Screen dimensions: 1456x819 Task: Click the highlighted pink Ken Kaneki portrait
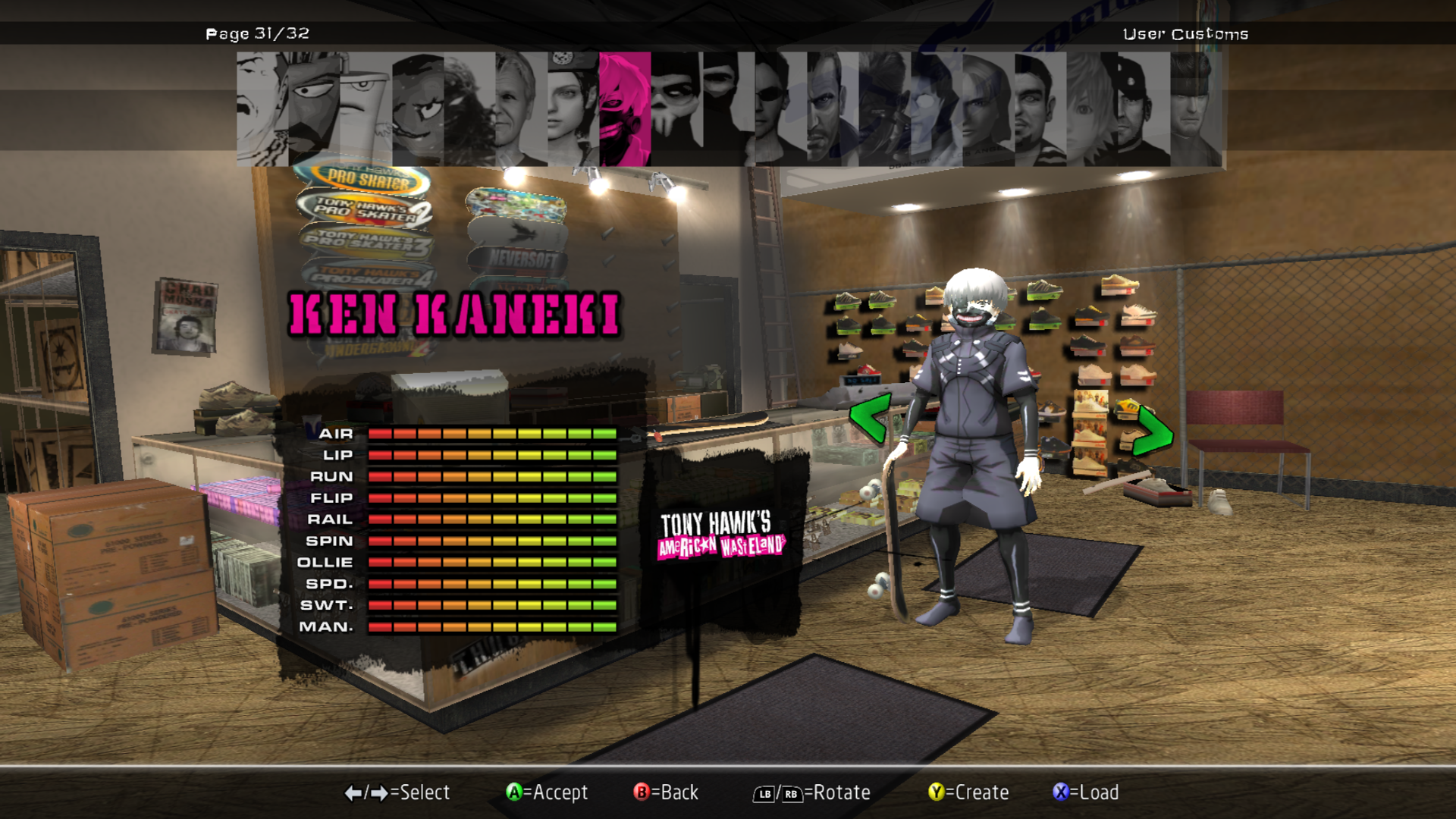coord(625,109)
